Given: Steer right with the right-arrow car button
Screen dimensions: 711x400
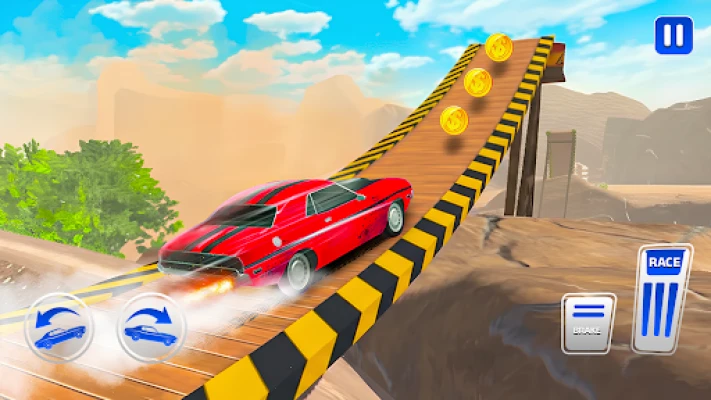Looking at the screenshot, I should pyautogui.click(x=151, y=326).
